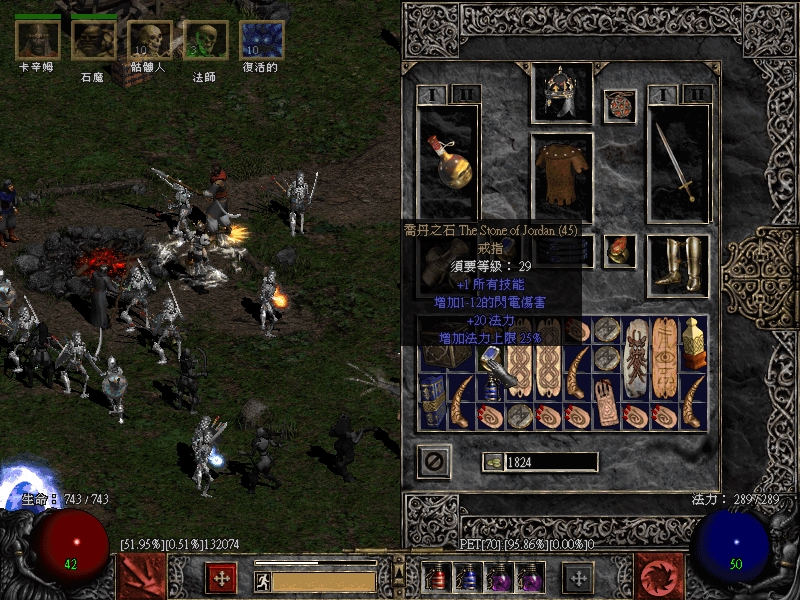Close the inventory panel
This screenshot has width=800, height=600.
(x=434, y=461)
